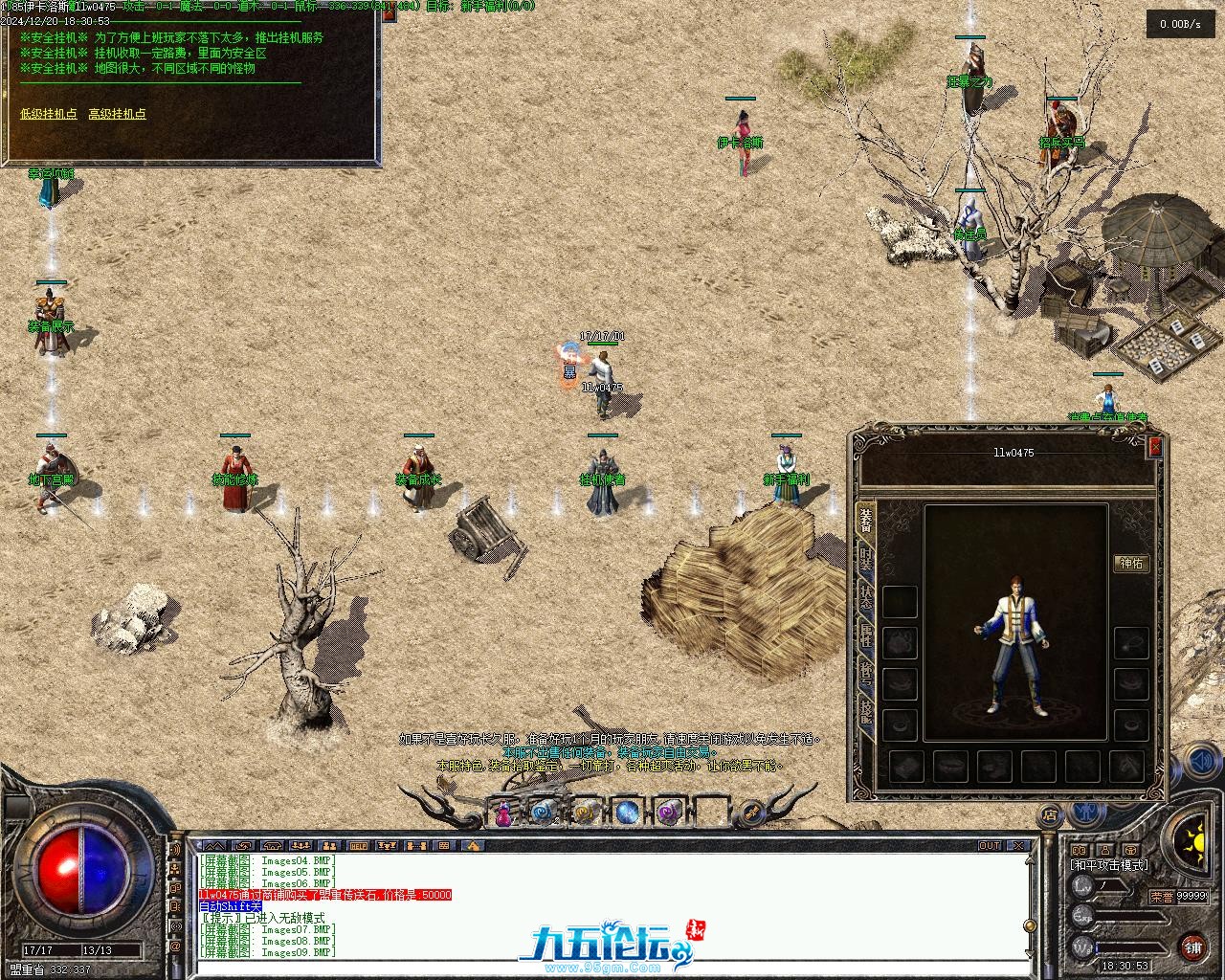Click the 0.00B/s network speed overlay

[1179, 24]
